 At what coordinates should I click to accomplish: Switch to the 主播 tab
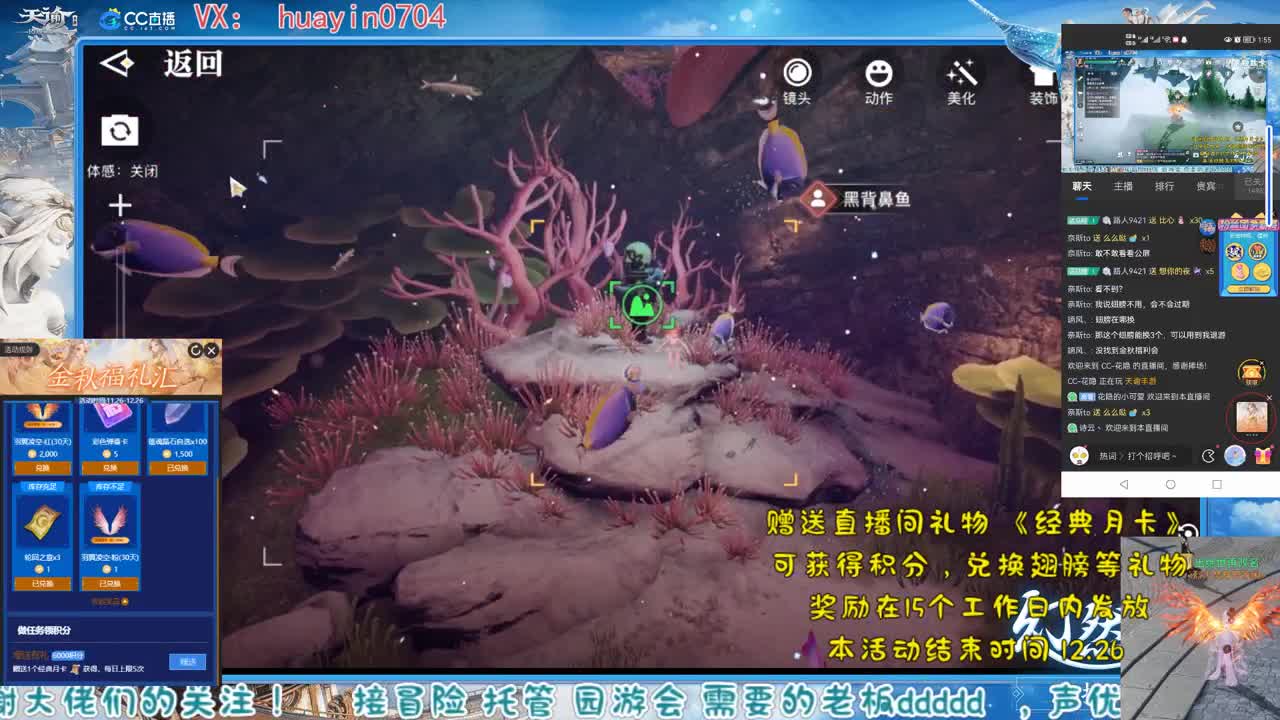pyautogui.click(x=1124, y=185)
